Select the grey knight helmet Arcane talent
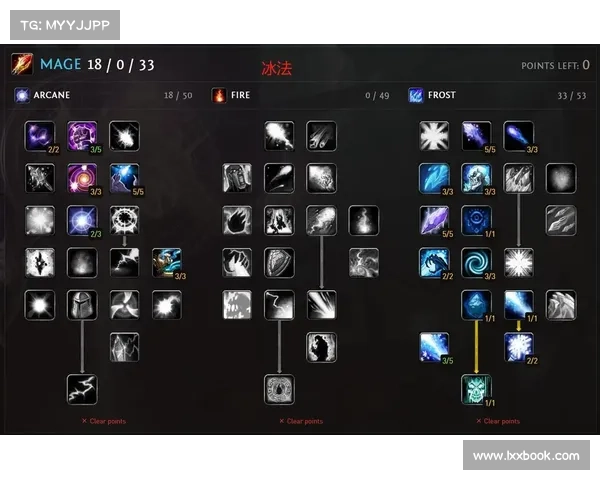 (x=82, y=305)
